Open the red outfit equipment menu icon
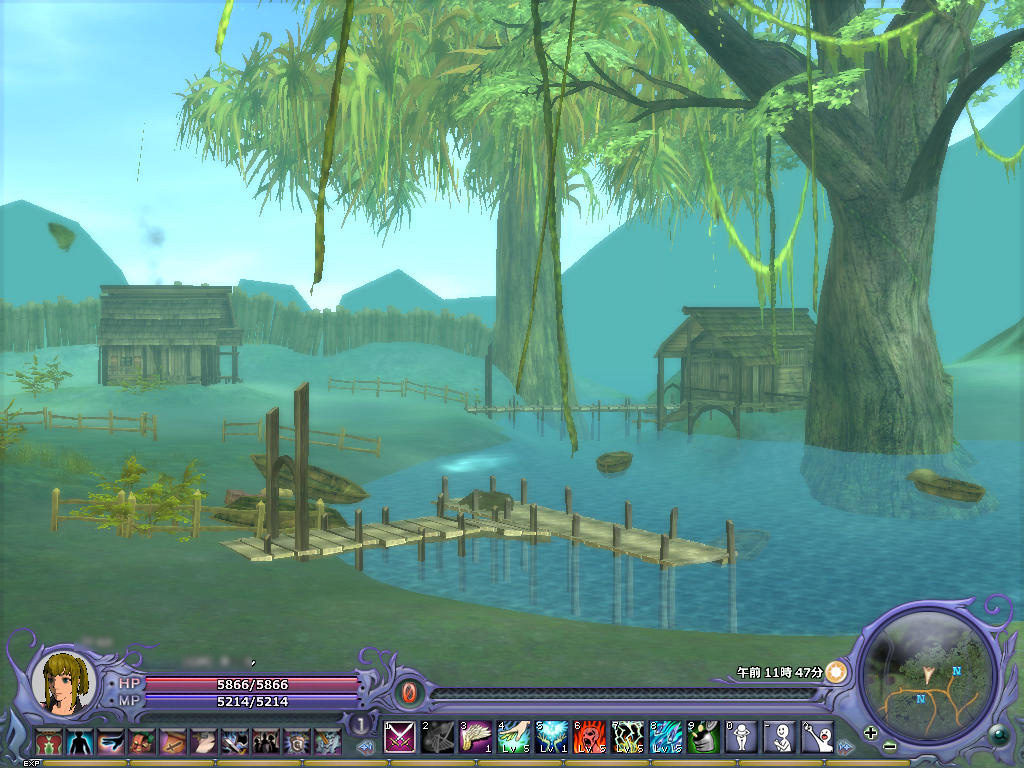Viewport: 1024px width, 768px height. 47,742
